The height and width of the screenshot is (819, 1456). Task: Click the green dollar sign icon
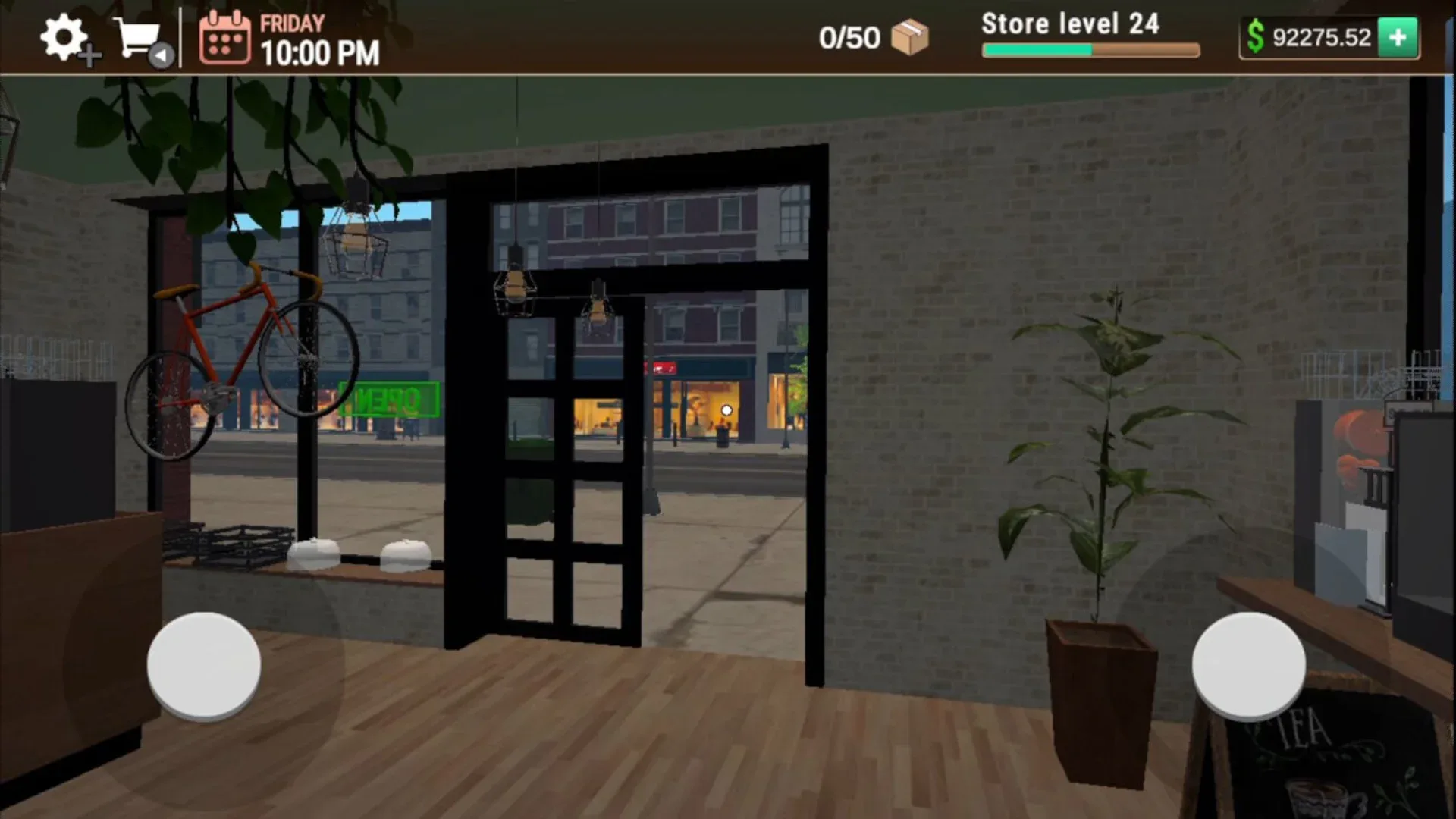[1256, 35]
